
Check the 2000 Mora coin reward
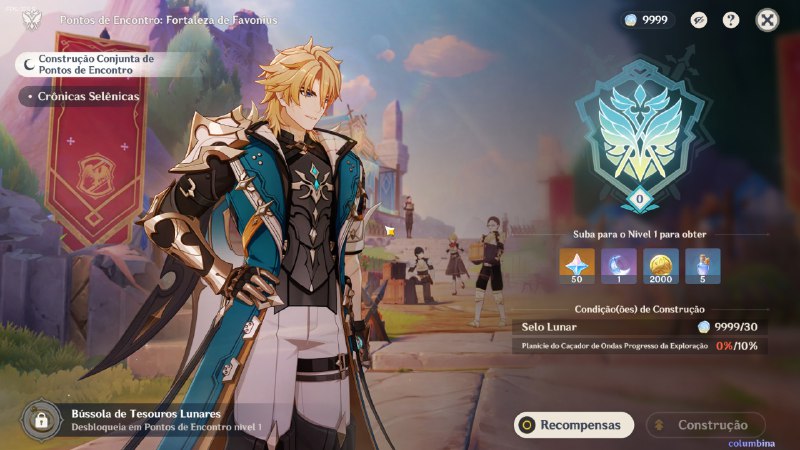click(661, 266)
